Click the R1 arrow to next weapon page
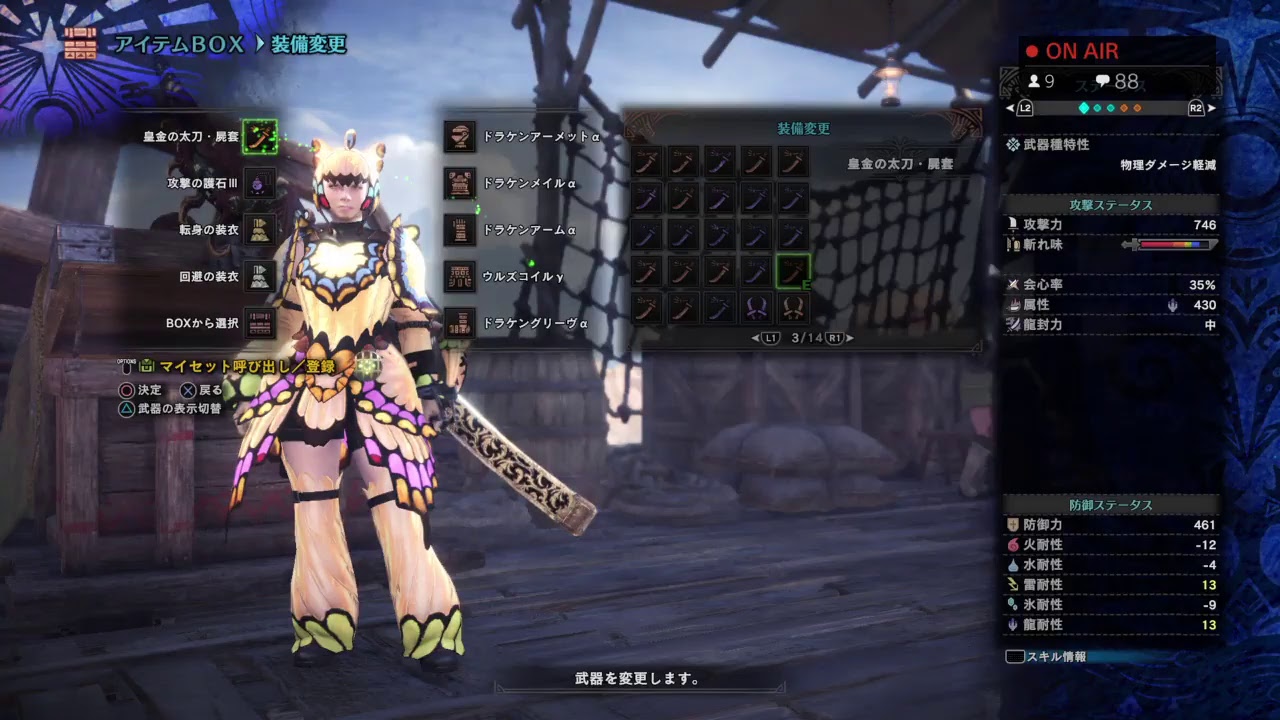This screenshot has width=1280, height=720. tap(834, 338)
